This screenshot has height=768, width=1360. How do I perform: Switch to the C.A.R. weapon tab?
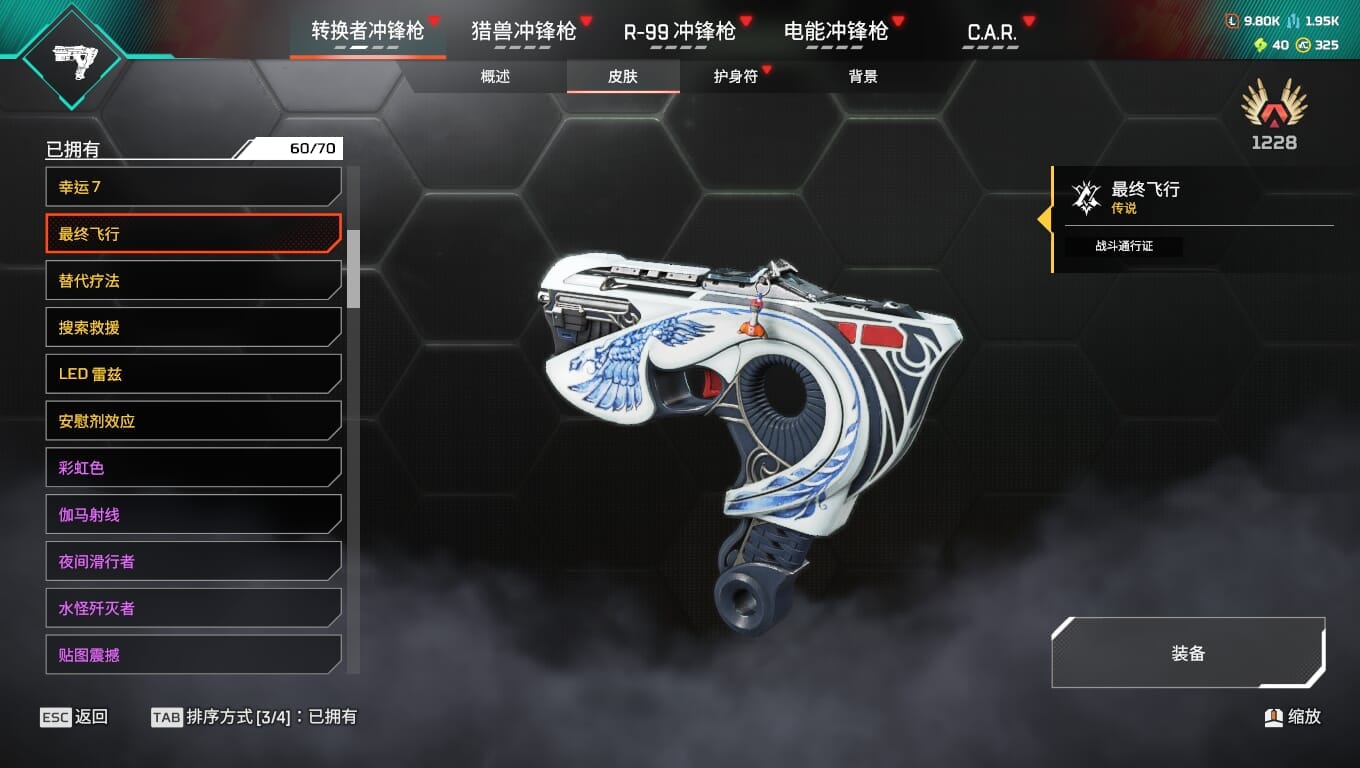tap(992, 32)
